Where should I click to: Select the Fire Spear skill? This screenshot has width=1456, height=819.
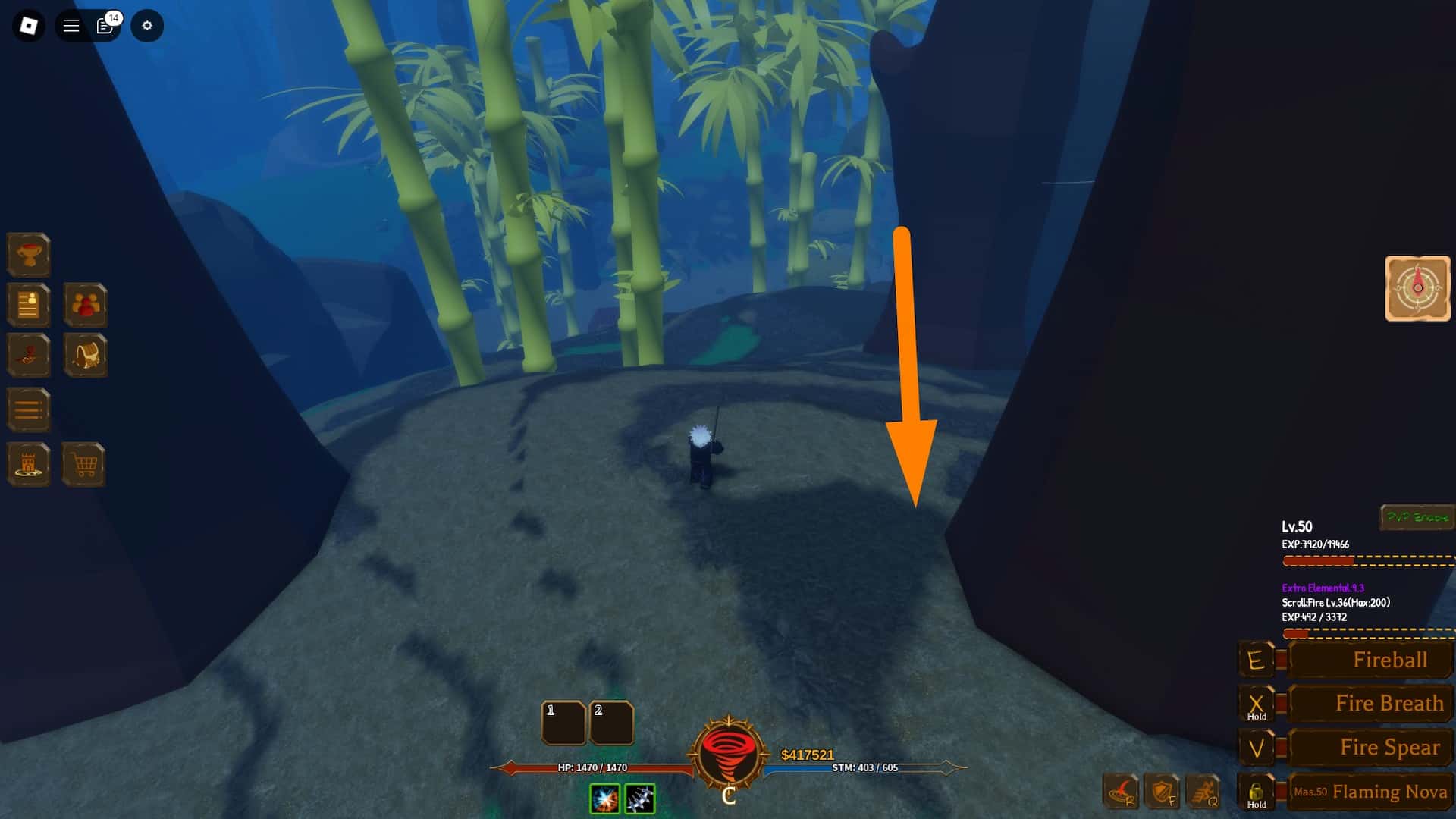pyautogui.click(x=1370, y=747)
